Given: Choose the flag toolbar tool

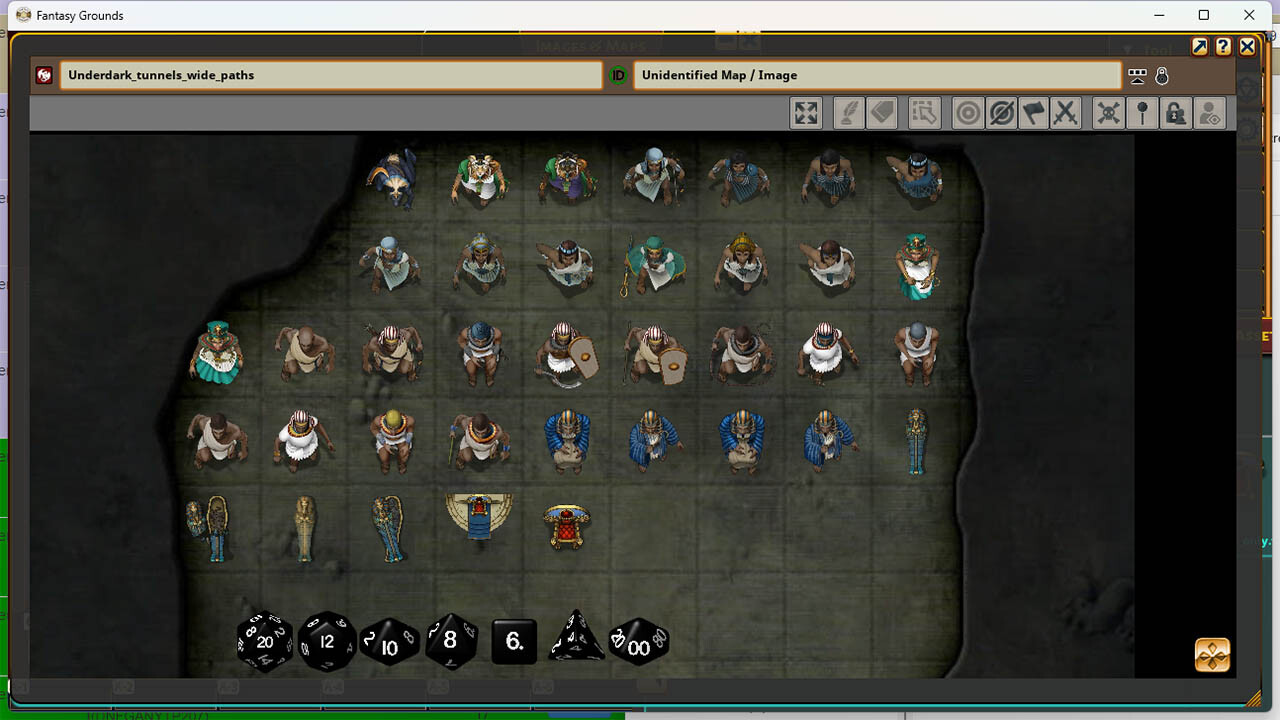Looking at the screenshot, I should 1033,113.
